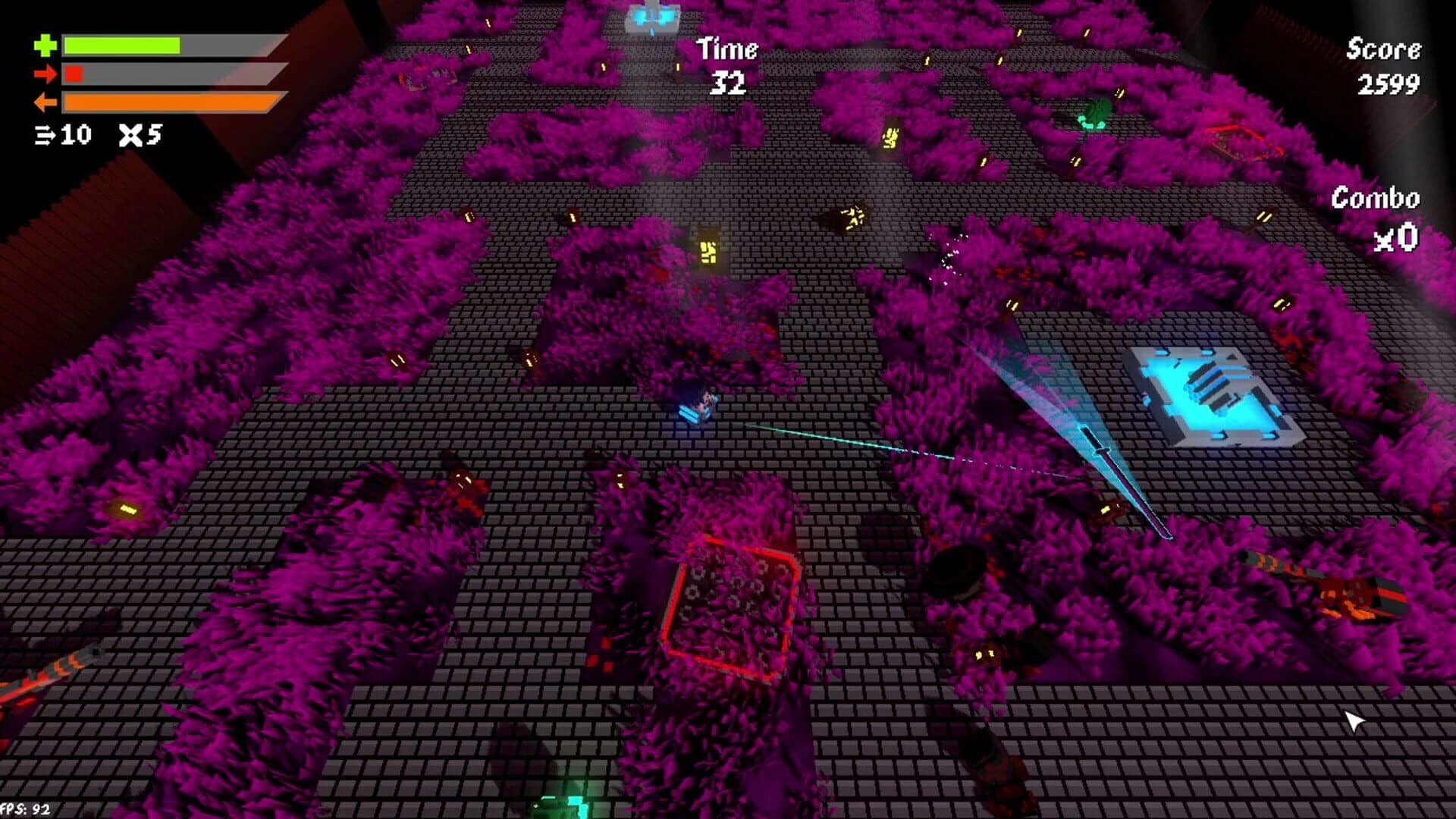Click the dash counter arrow icon showing 10

pyautogui.click(x=47, y=136)
